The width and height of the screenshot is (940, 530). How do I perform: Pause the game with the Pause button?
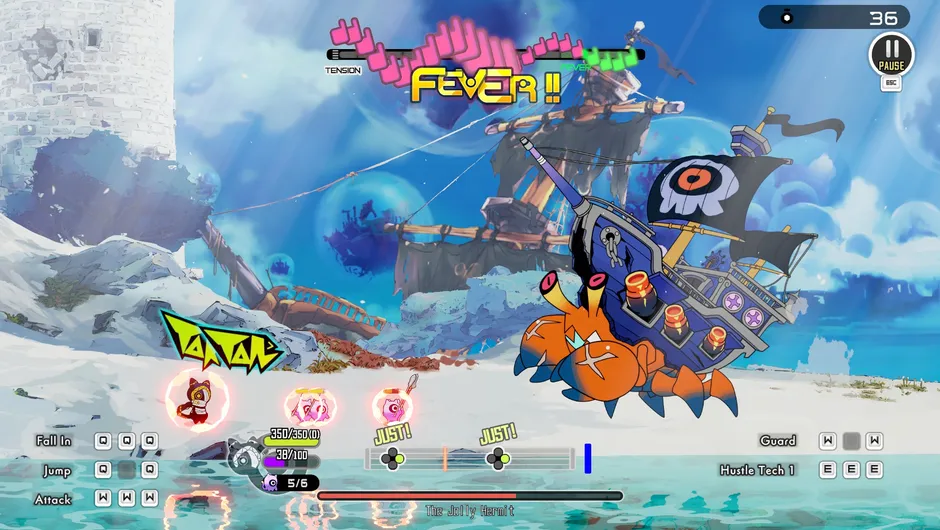[x=890, y=53]
